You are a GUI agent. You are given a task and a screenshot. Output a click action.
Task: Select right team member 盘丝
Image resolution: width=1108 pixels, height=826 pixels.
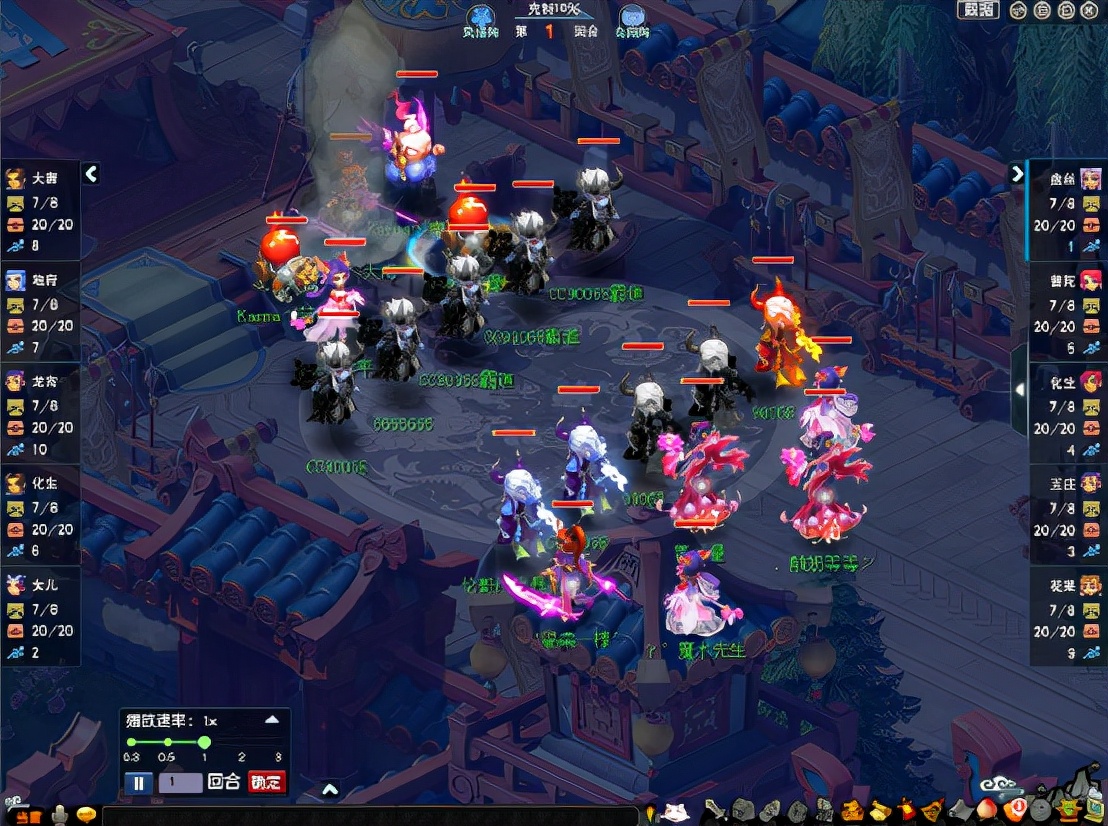point(1066,210)
